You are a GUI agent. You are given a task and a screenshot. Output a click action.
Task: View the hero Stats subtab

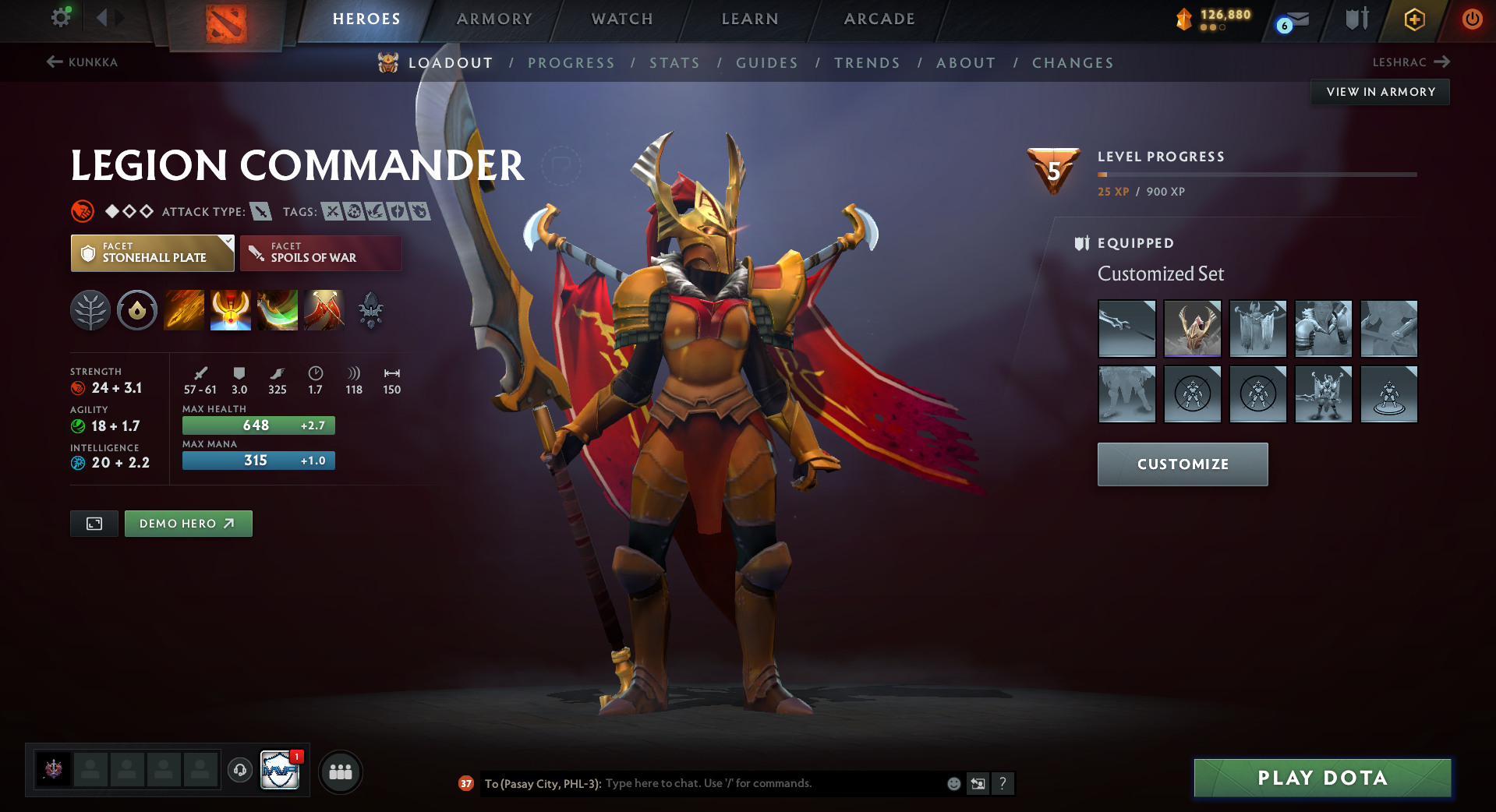(x=674, y=63)
